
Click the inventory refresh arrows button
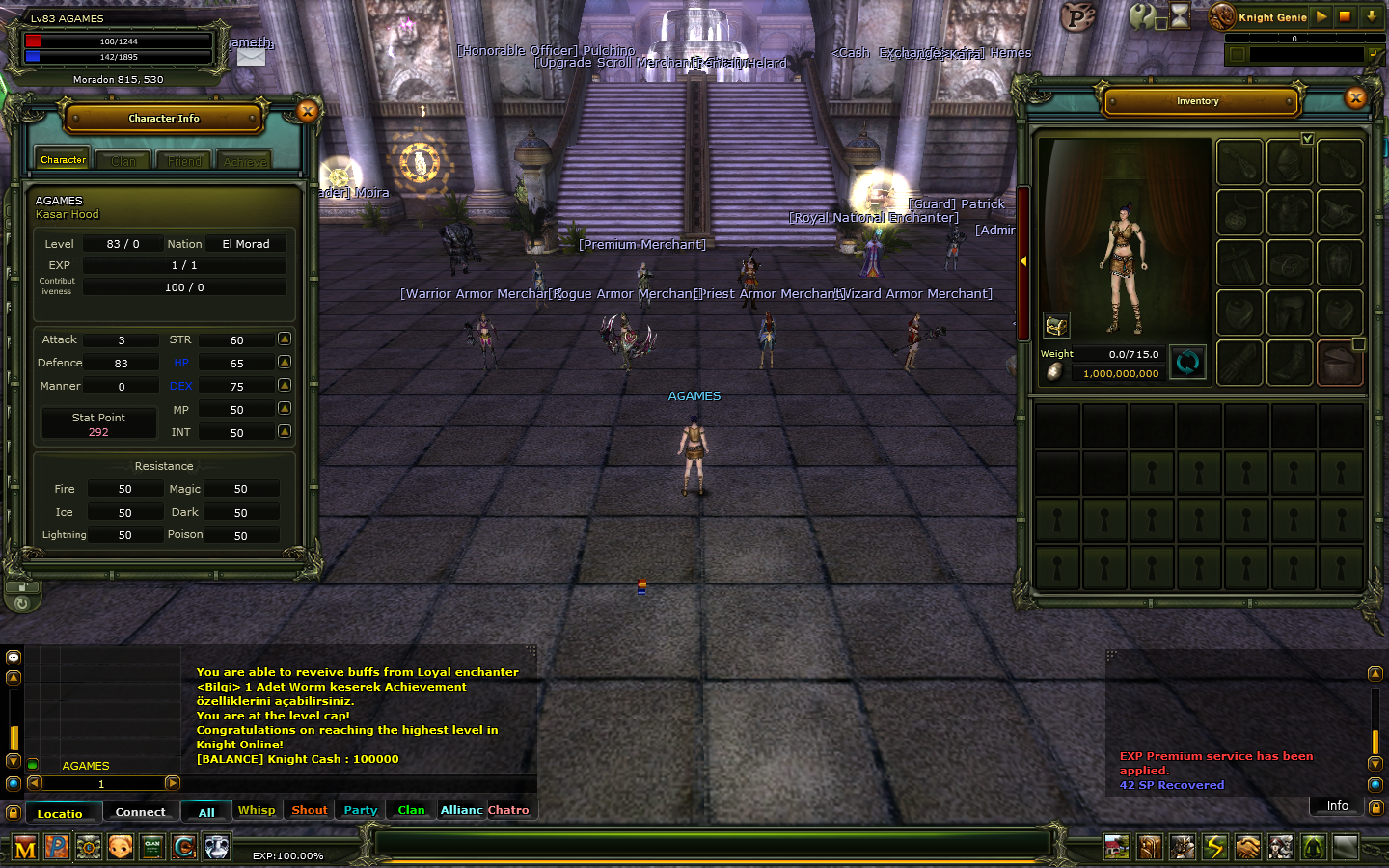coord(1187,363)
